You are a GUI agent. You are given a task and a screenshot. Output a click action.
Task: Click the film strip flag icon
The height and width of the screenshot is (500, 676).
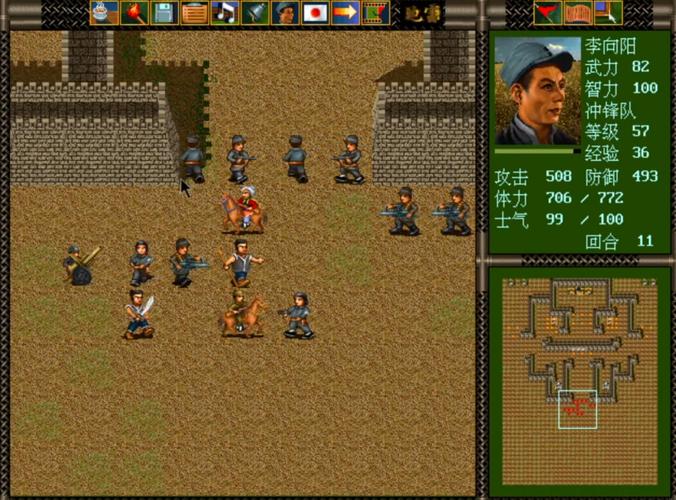(x=375, y=13)
